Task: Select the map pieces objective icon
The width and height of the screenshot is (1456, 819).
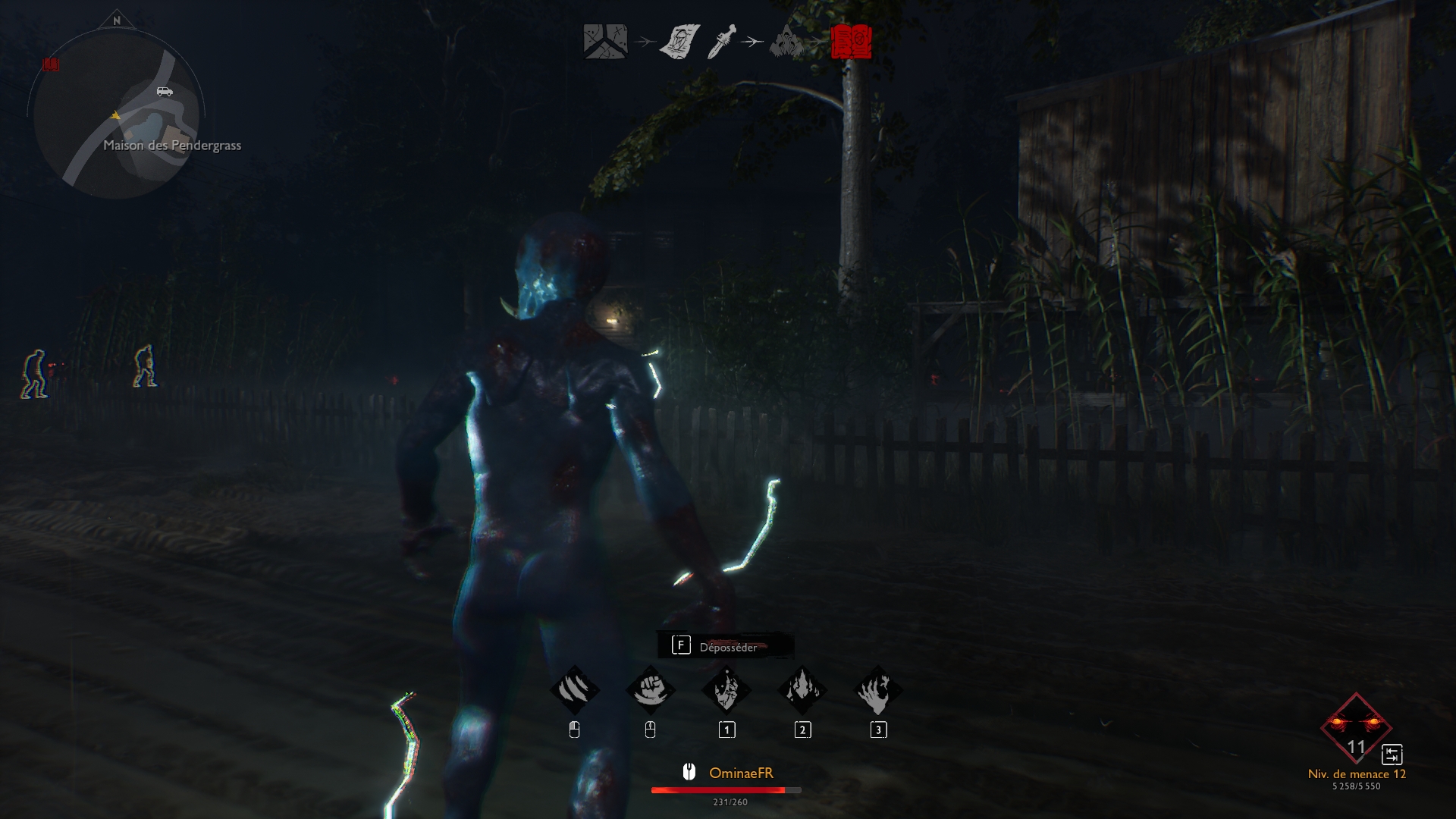Action: pos(604,42)
